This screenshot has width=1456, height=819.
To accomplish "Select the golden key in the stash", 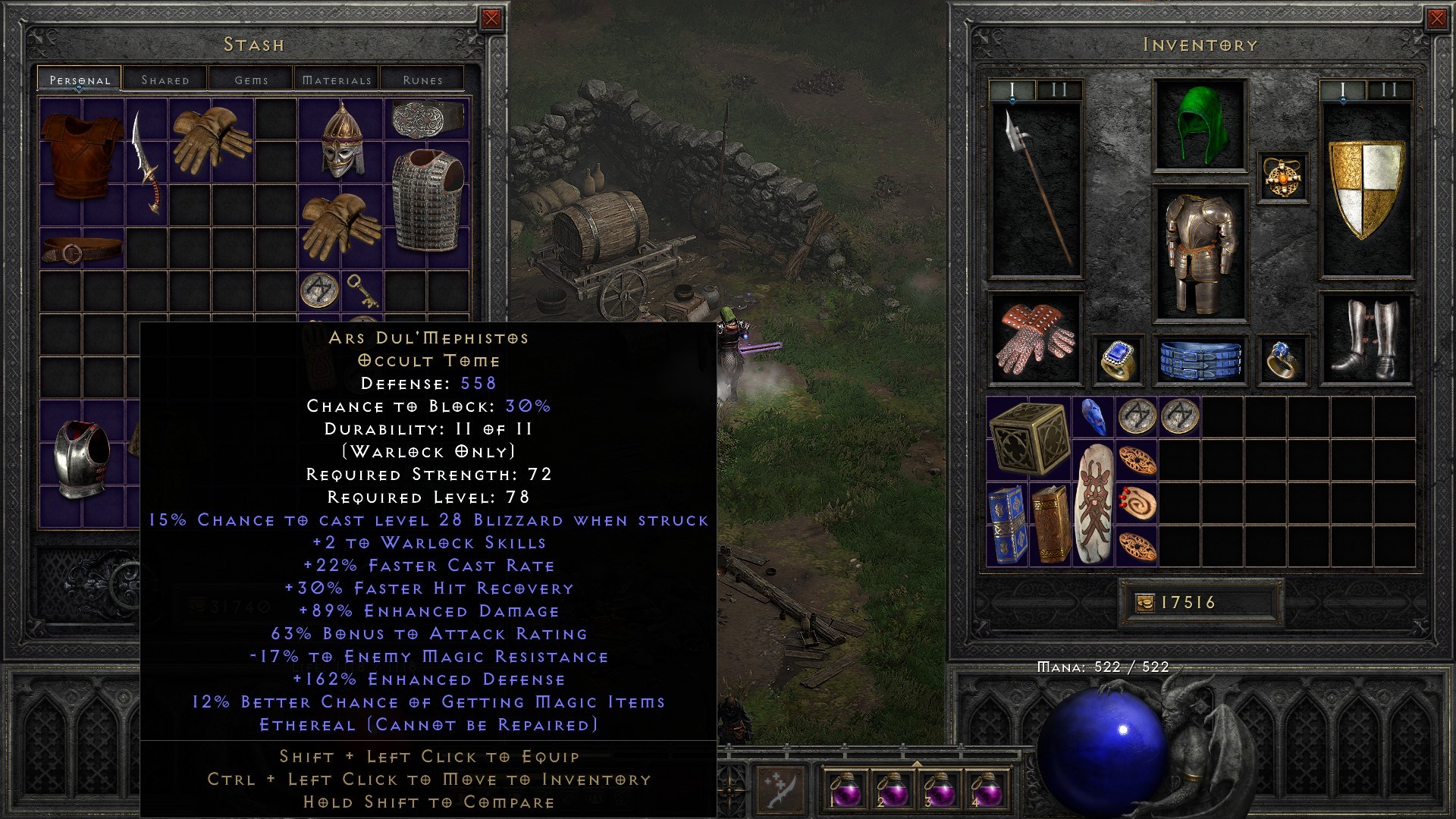I will 362,291.
